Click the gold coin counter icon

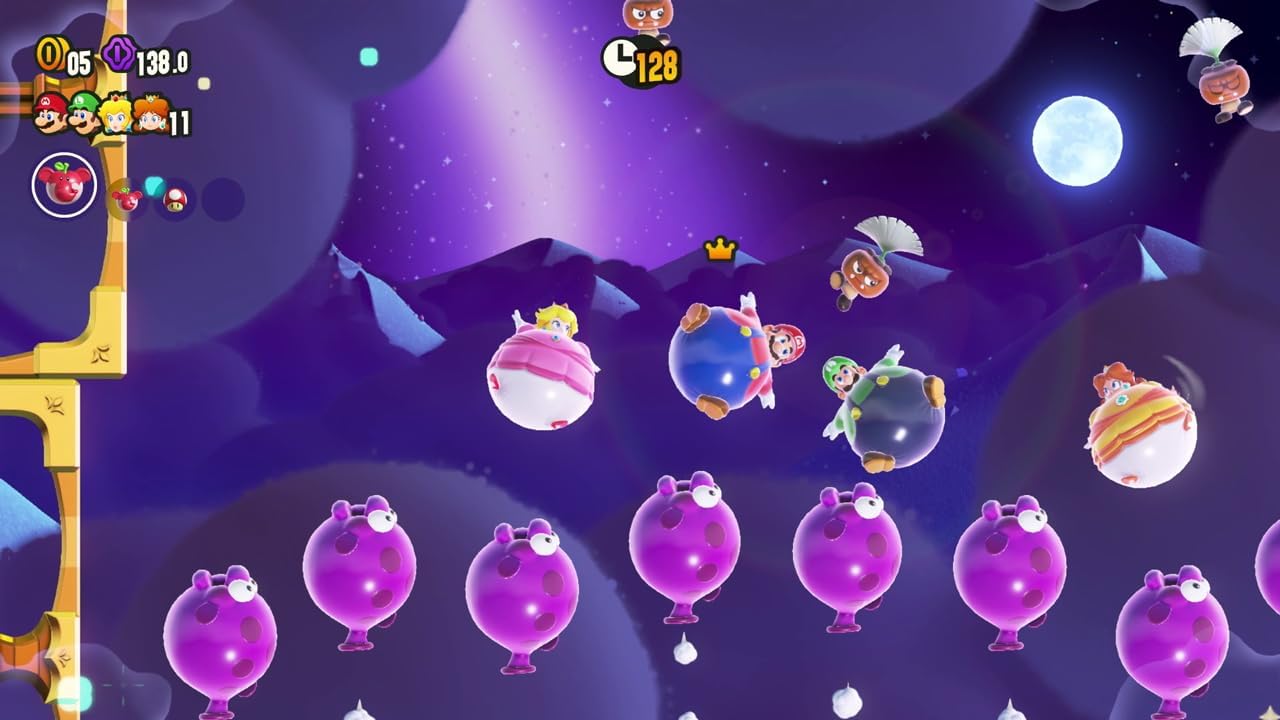52,55
